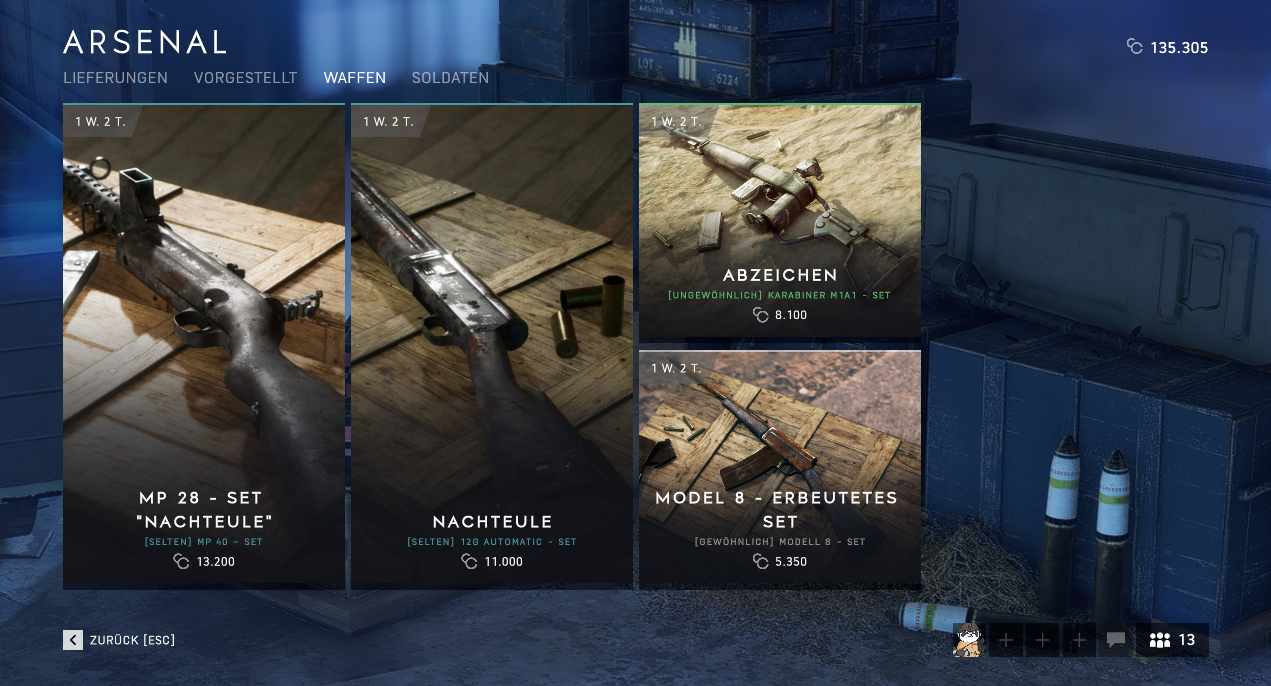This screenshot has height=686, width=1271.
Task: Choose the Nachteule 12G Automatic set
Action: point(492,345)
